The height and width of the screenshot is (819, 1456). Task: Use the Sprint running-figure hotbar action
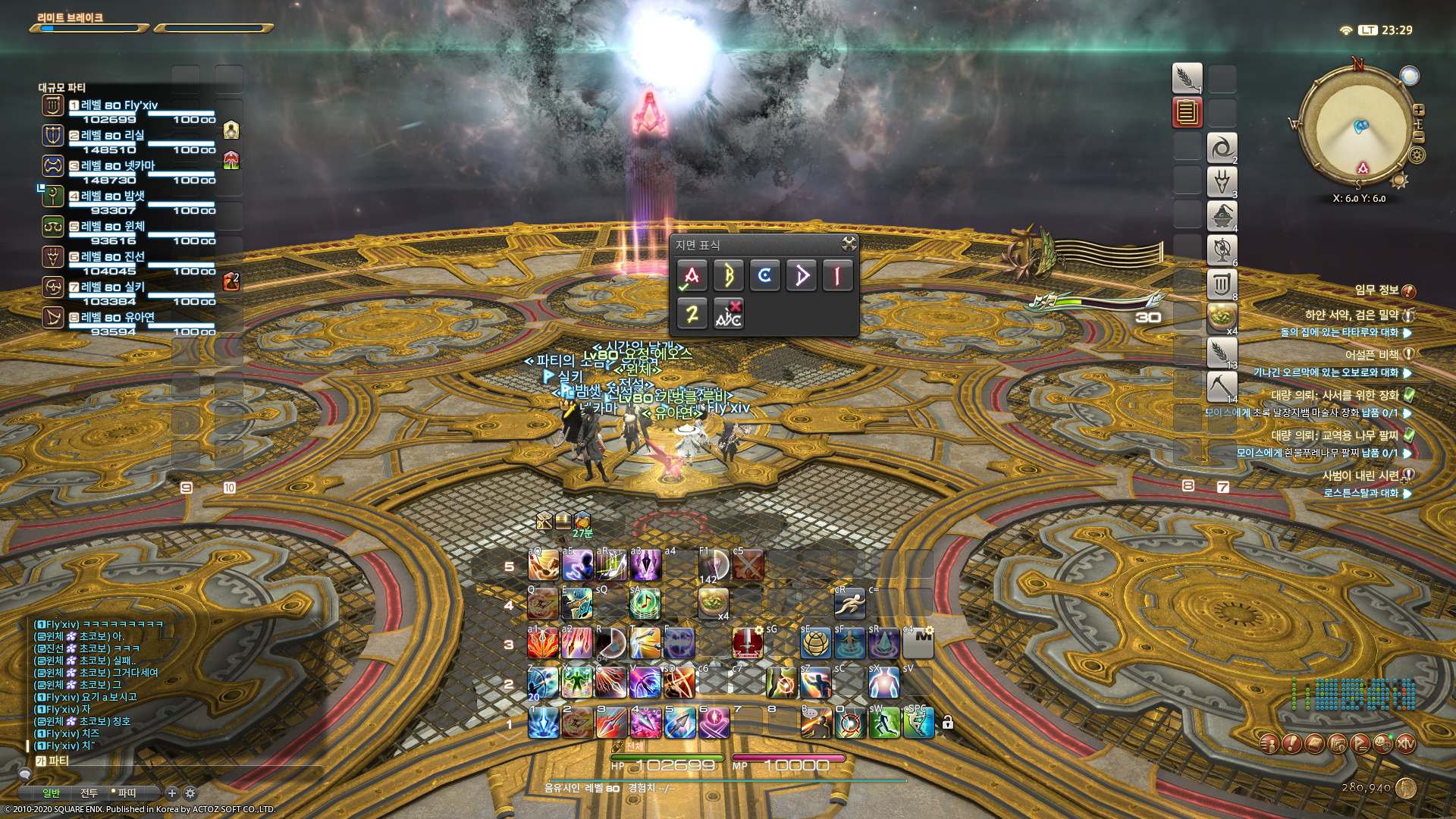849,604
